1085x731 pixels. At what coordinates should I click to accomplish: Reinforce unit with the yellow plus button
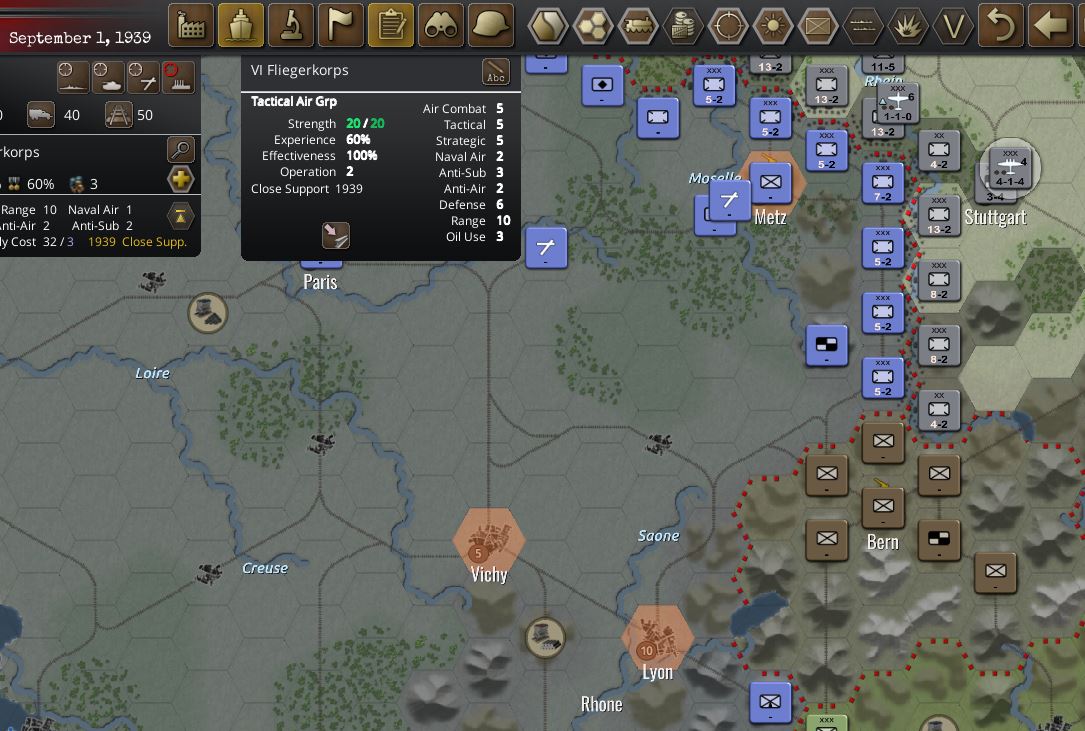point(181,180)
